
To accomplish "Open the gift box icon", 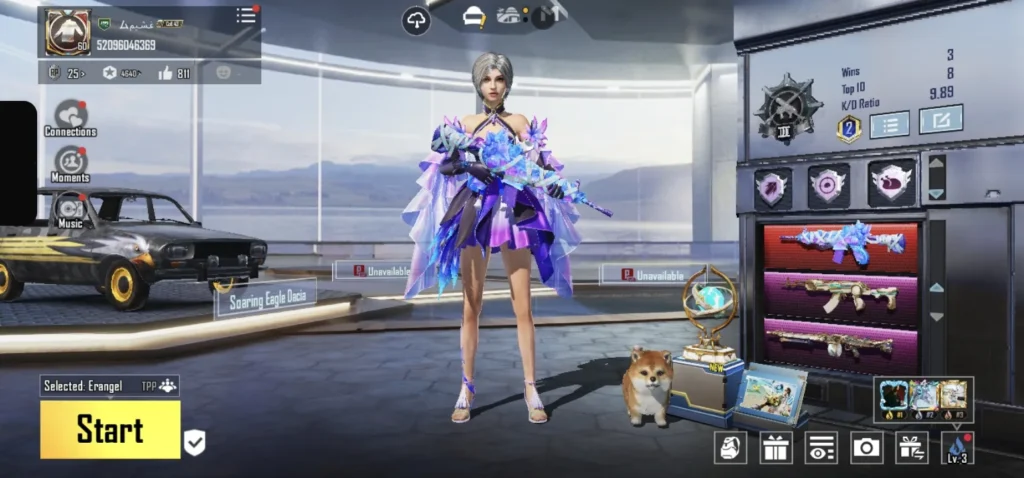I will click(x=776, y=447).
